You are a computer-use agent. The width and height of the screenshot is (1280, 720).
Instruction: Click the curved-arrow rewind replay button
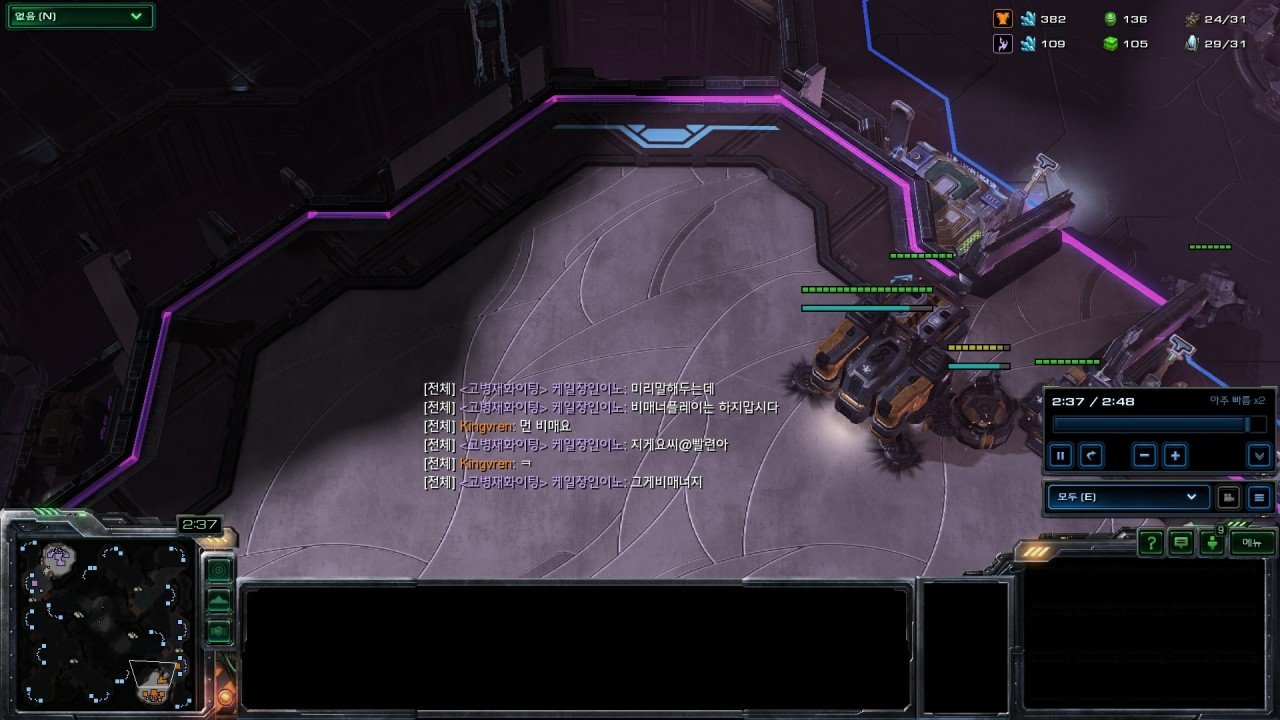[1091, 456]
